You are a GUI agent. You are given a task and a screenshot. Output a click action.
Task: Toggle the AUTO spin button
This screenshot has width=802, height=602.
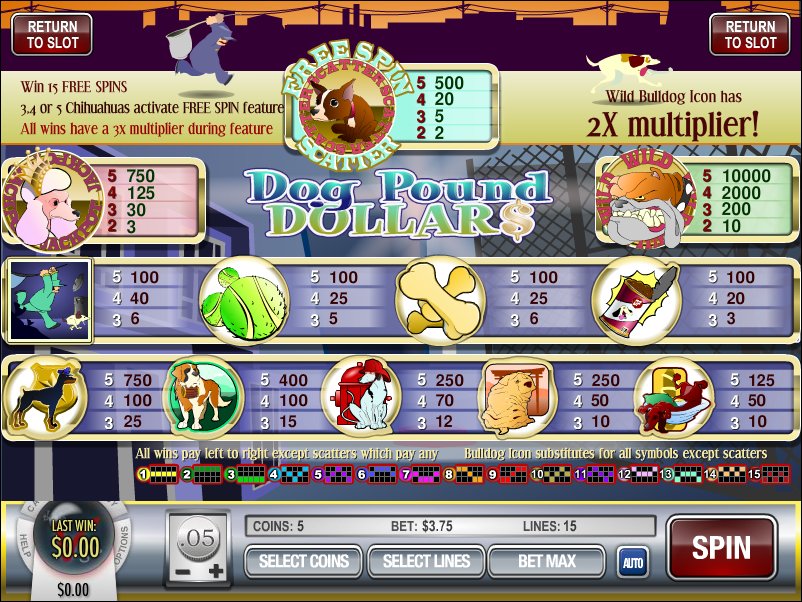point(631,563)
